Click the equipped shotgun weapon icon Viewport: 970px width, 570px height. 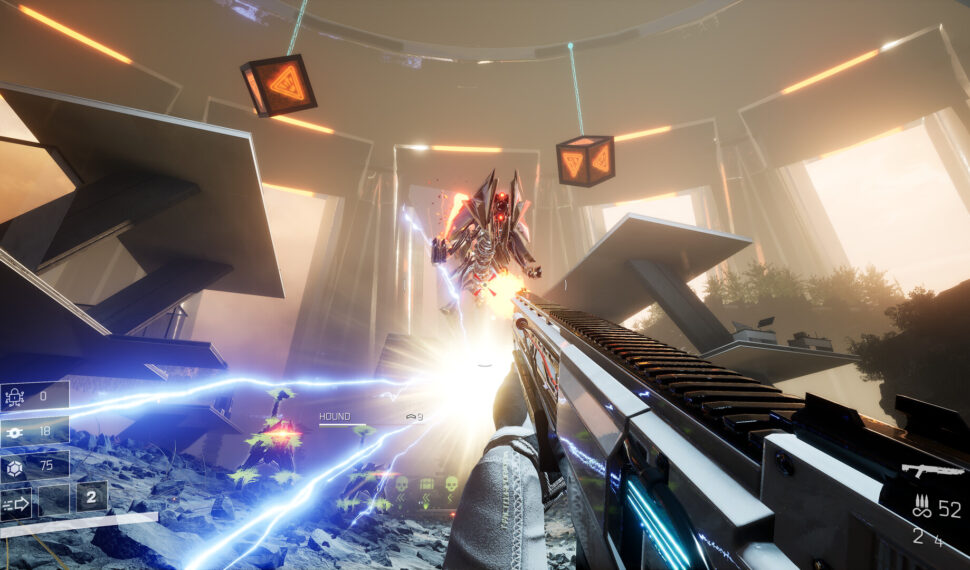pos(932,469)
